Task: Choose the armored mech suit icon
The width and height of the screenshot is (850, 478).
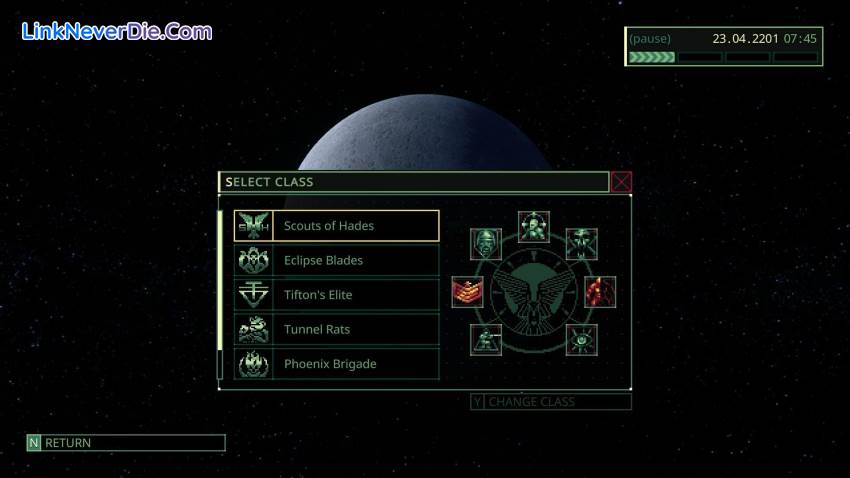Action: 533,227
